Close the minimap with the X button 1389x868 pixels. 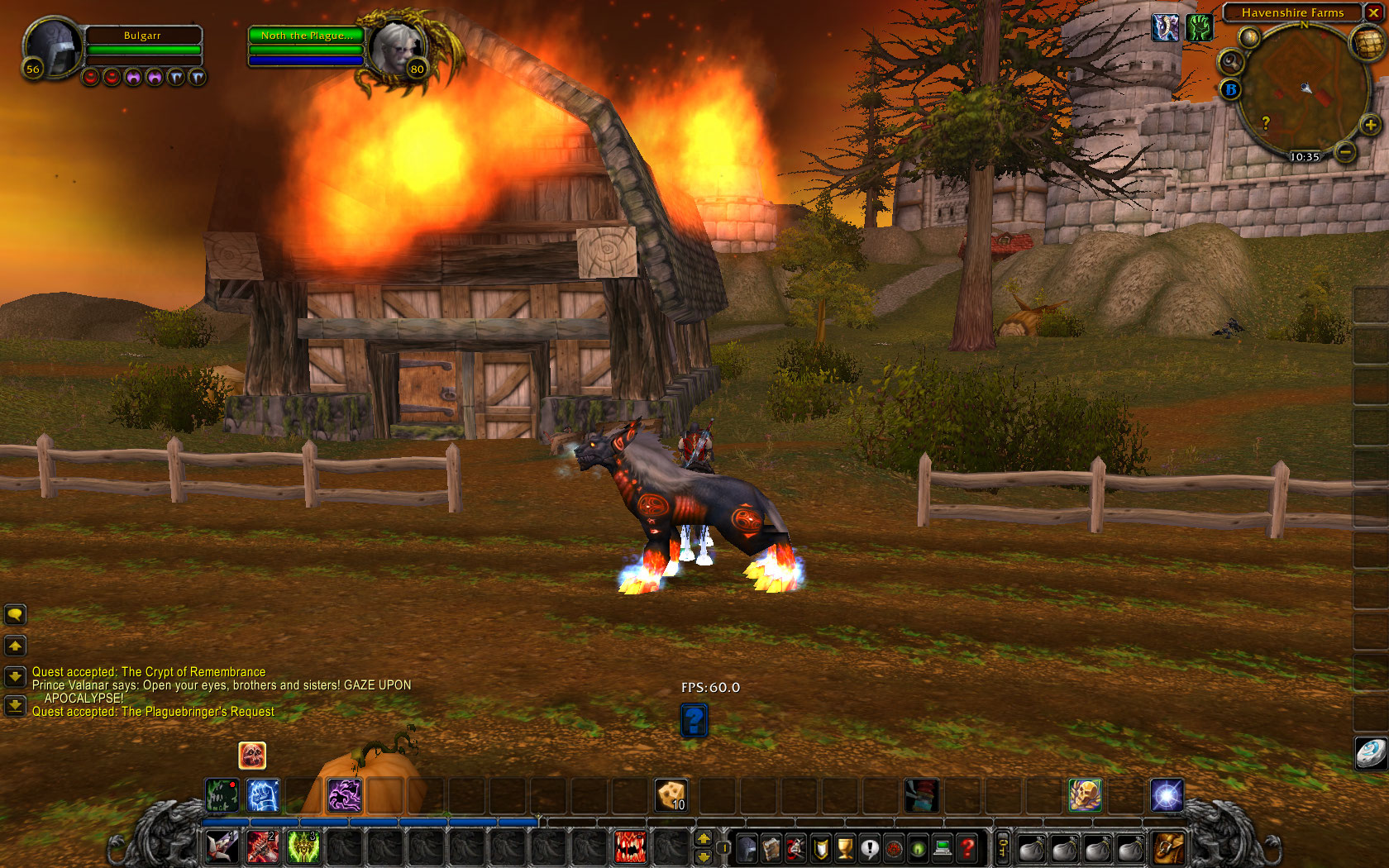click(1373, 12)
